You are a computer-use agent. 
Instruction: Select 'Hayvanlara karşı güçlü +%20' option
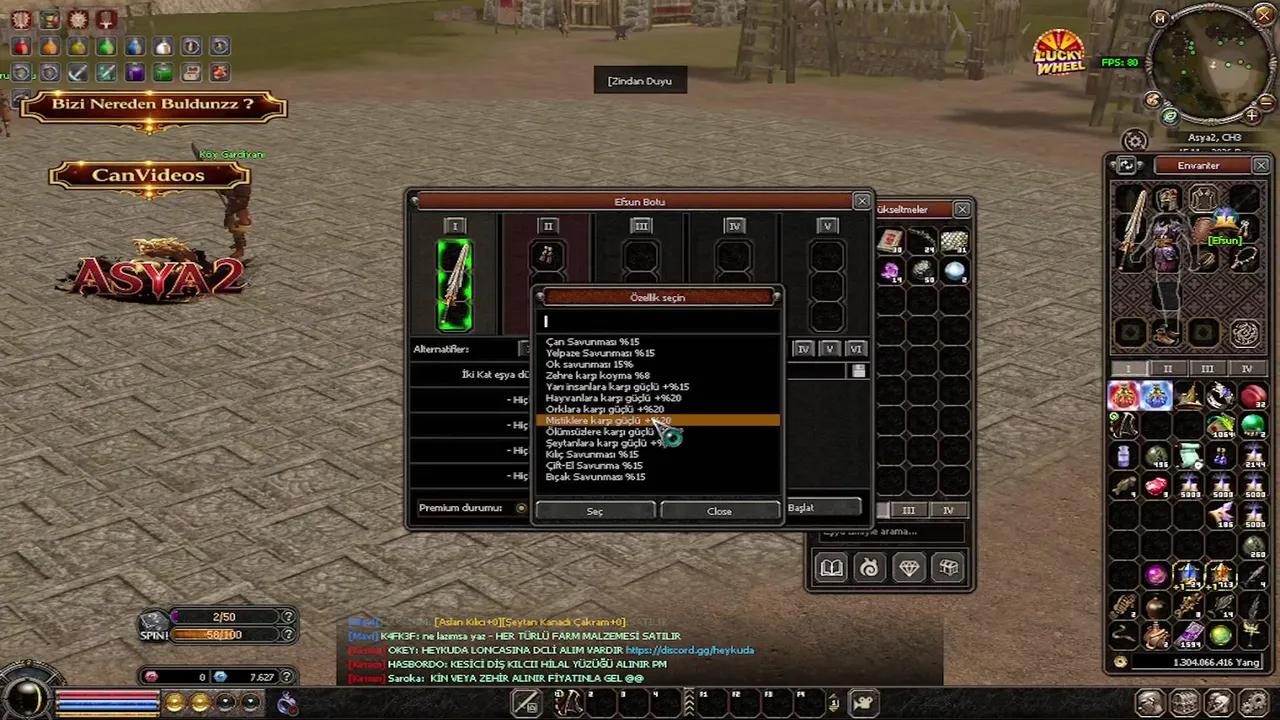[613, 398]
